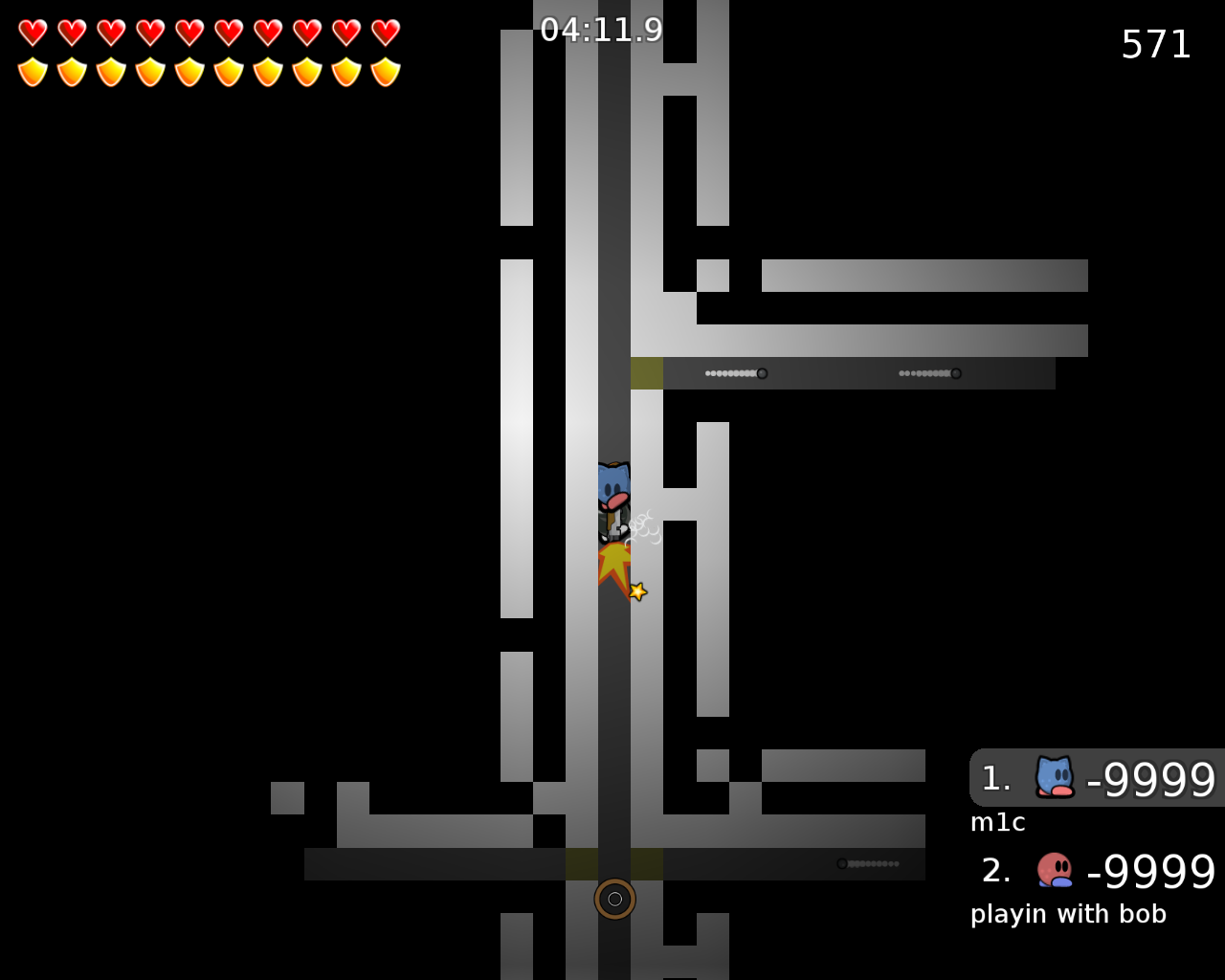
Task: Click the -9999 score beside rank 1
Action: click(x=1148, y=778)
